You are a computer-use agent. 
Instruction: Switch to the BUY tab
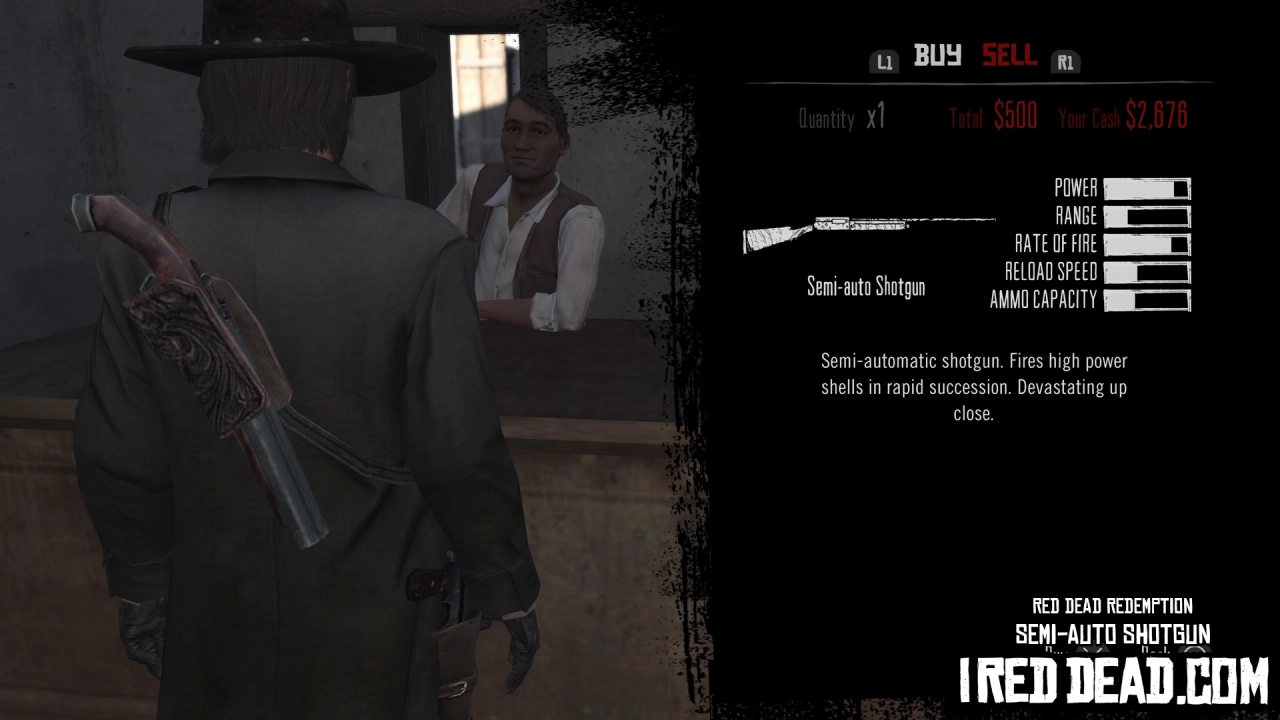pyautogui.click(x=936, y=56)
